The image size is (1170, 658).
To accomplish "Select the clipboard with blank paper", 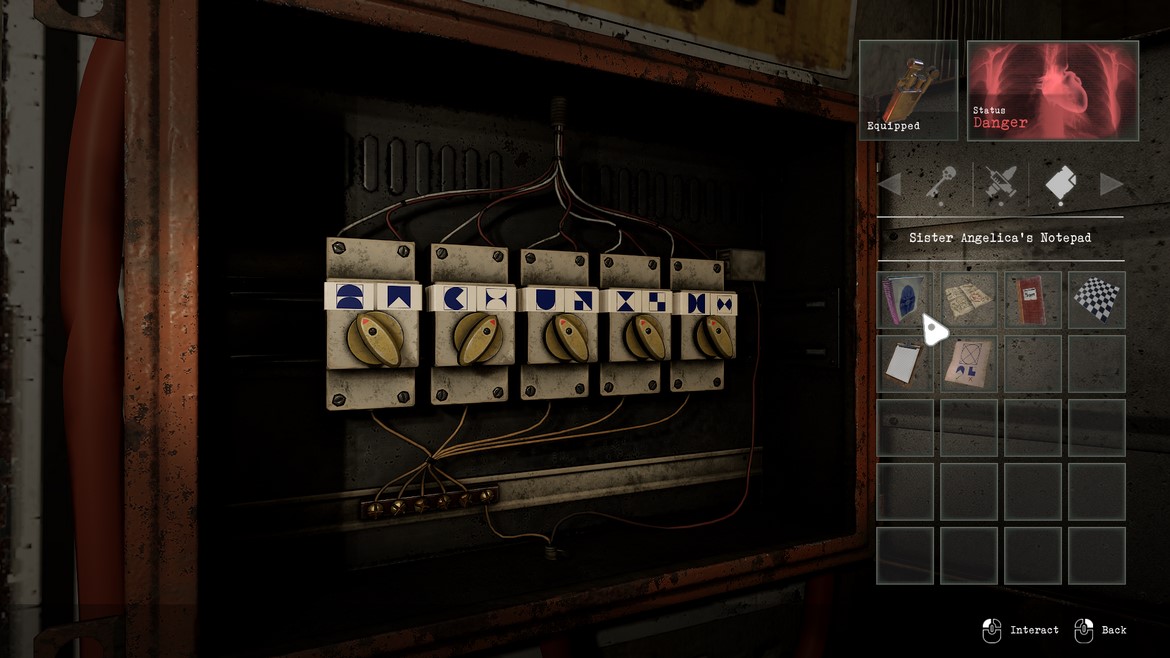I will tap(905, 363).
